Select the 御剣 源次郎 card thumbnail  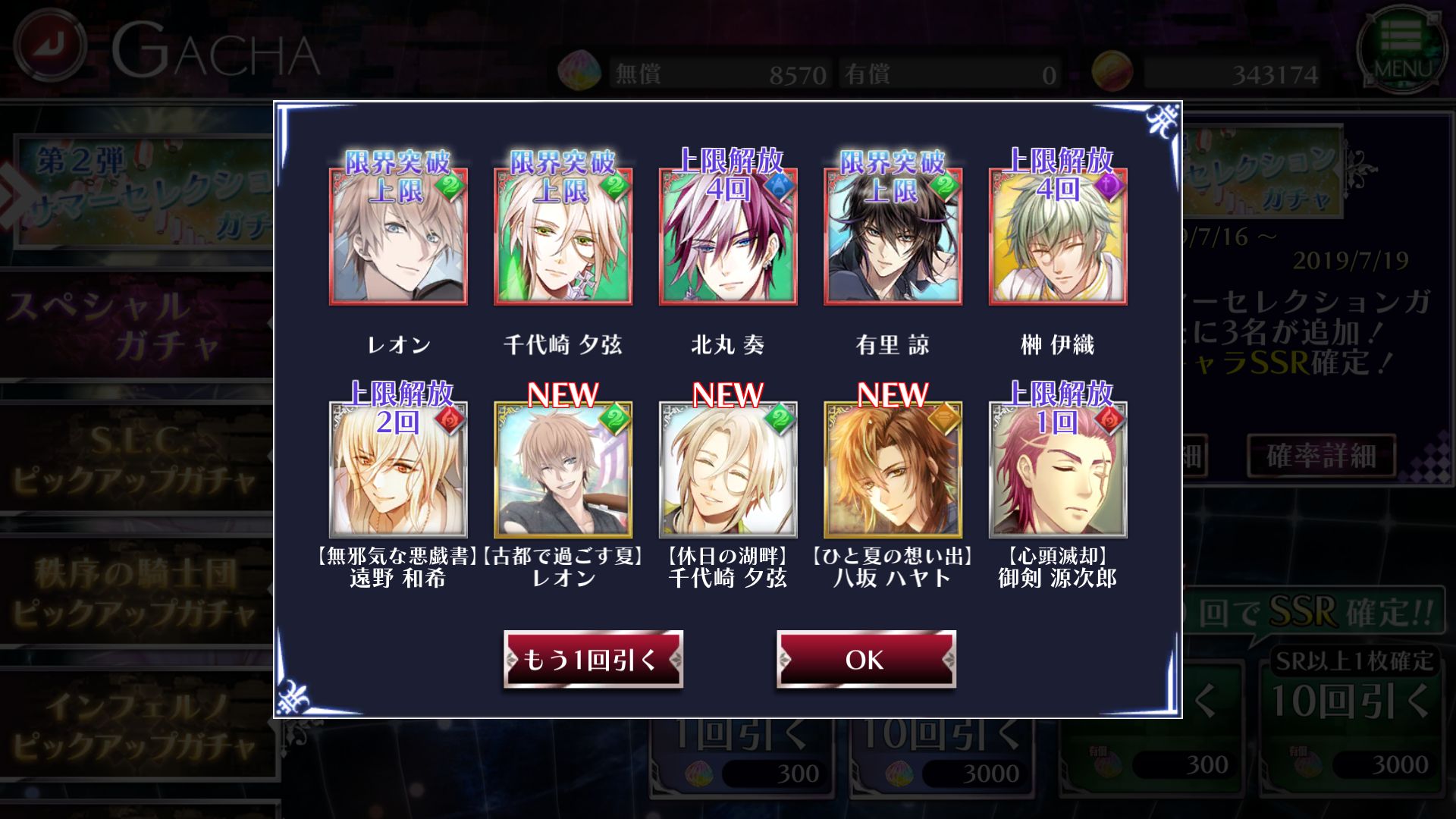click(1057, 470)
